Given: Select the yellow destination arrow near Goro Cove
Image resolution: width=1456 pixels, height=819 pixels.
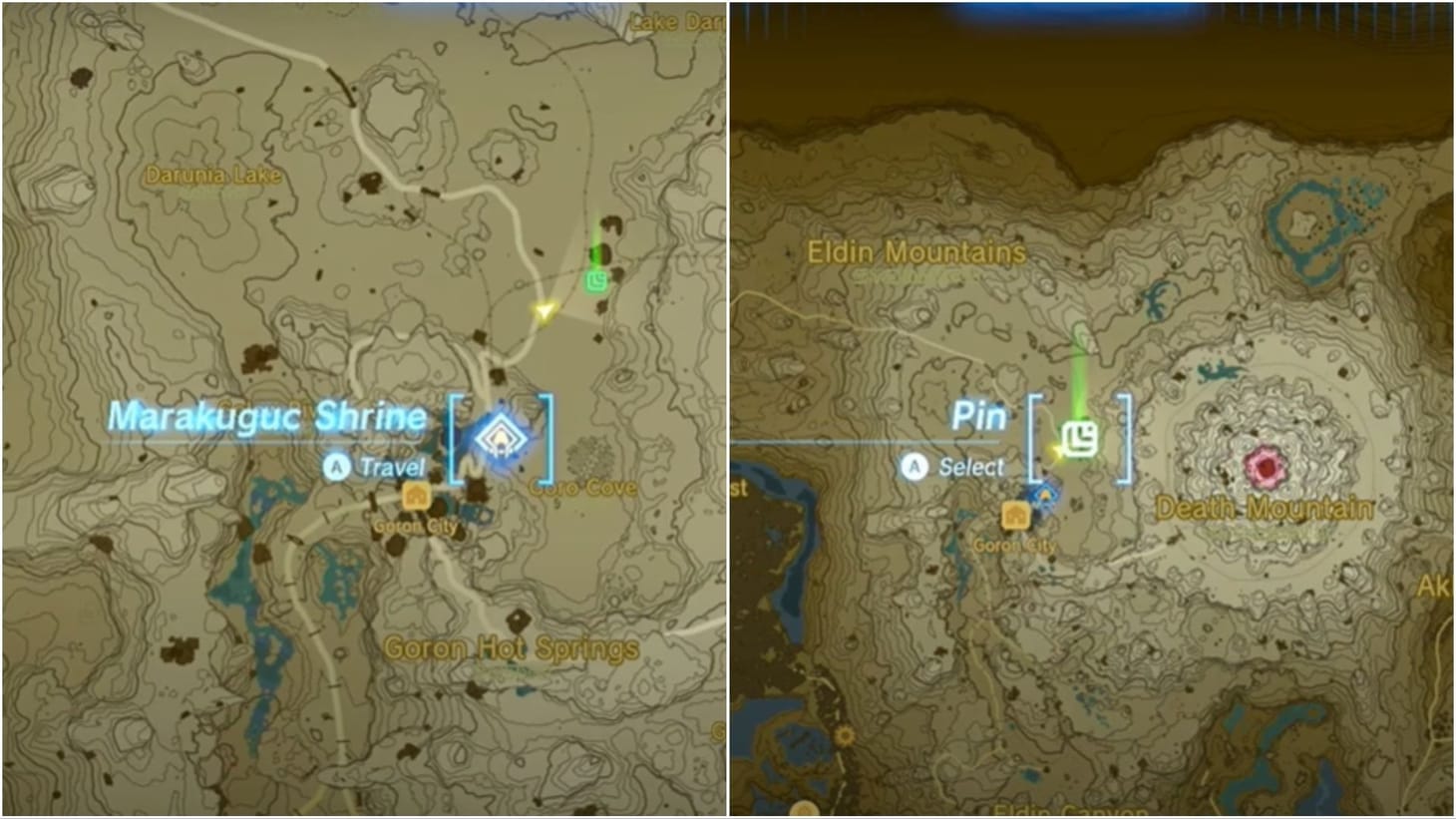Looking at the screenshot, I should (x=544, y=312).
